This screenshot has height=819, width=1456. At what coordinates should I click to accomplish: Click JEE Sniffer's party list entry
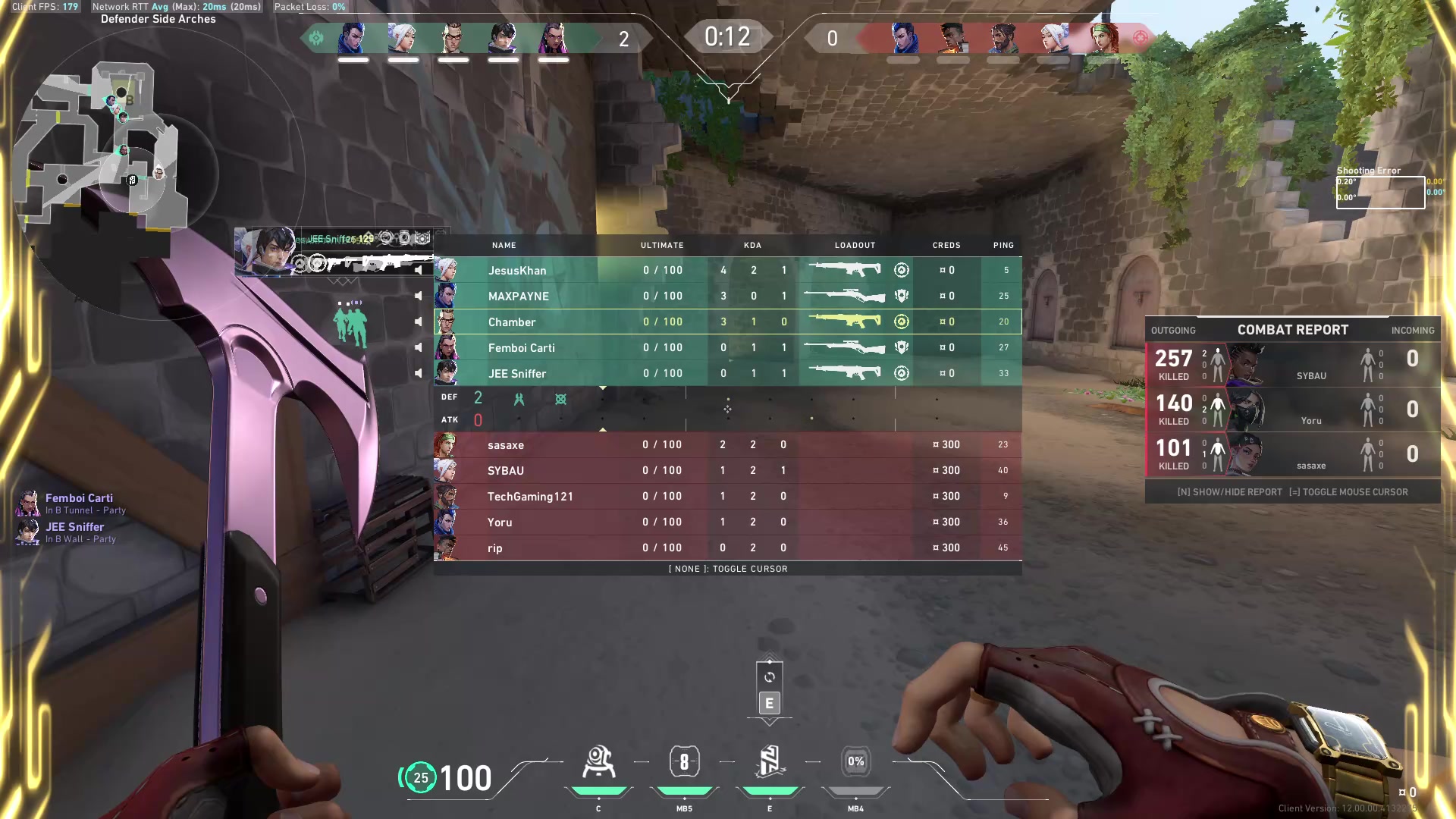click(x=74, y=532)
